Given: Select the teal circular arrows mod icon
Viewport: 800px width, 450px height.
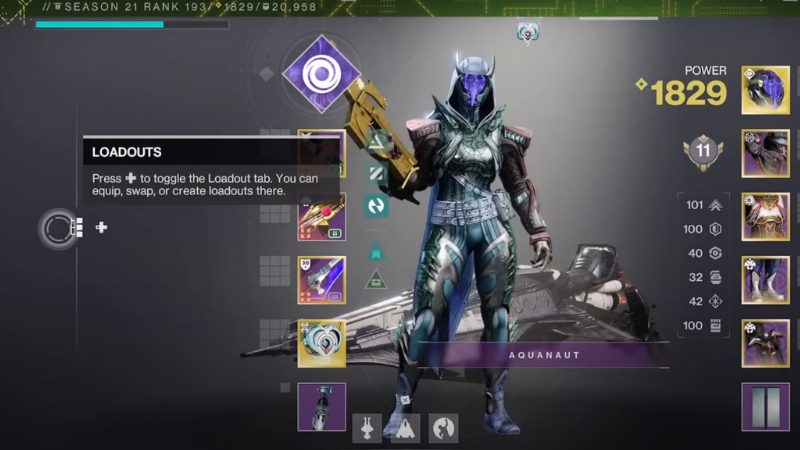Looking at the screenshot, I should click(377, 206).
